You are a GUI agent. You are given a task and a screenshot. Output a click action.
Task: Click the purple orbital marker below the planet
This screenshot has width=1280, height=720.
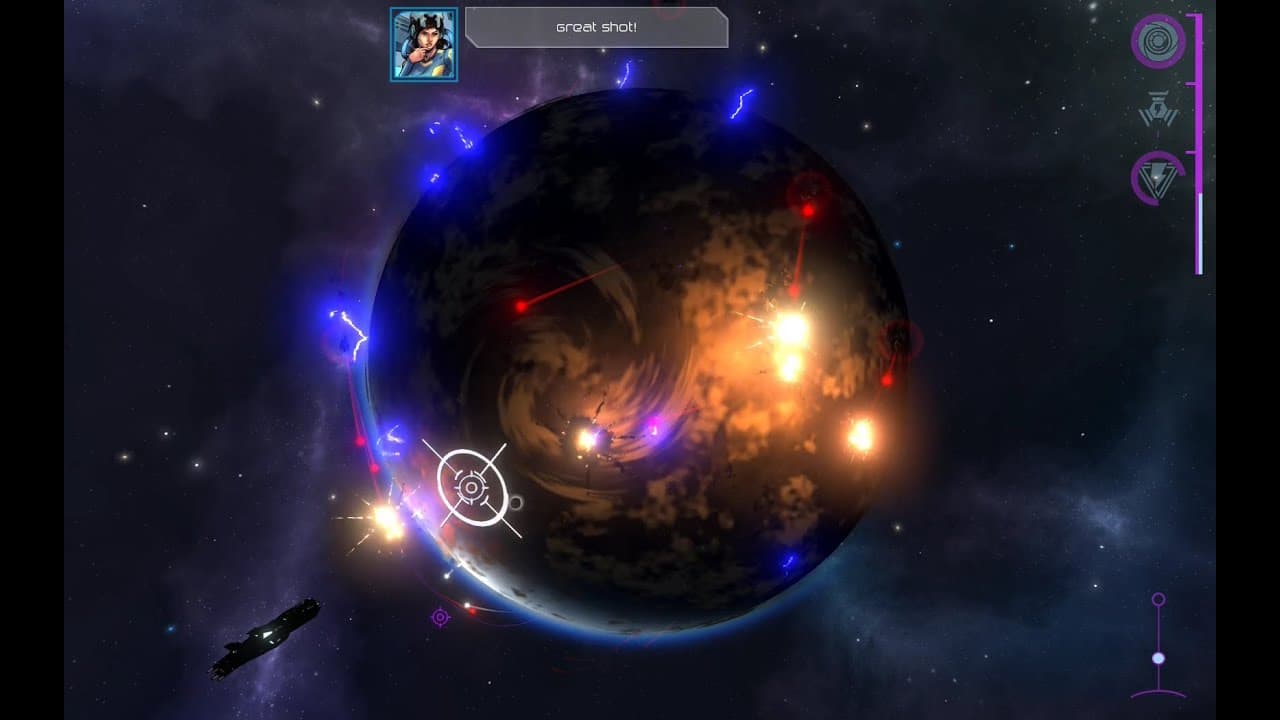pyautogui.click(x=442, y=620)
